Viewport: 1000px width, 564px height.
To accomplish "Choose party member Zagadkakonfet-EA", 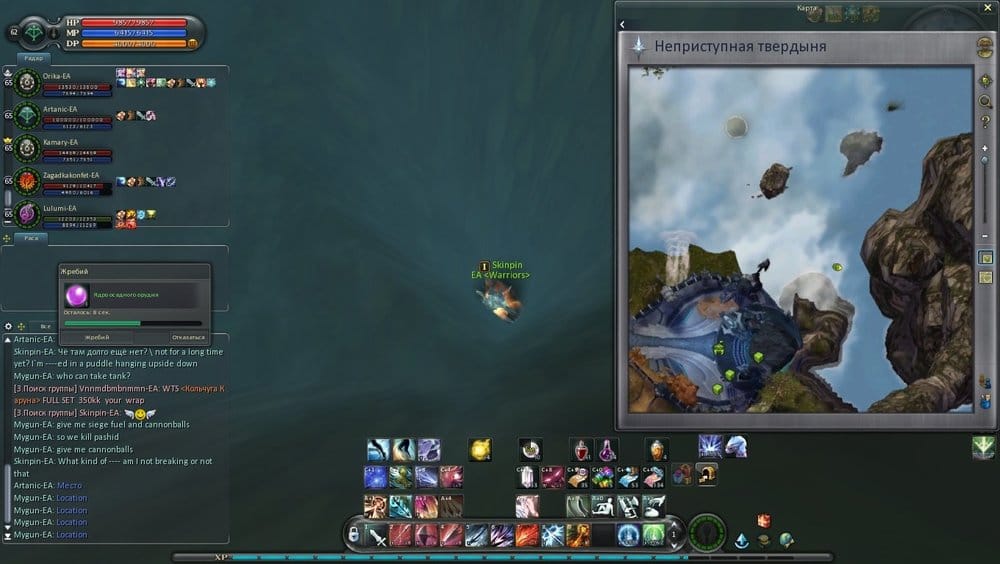I will click(x=70, y=175).
